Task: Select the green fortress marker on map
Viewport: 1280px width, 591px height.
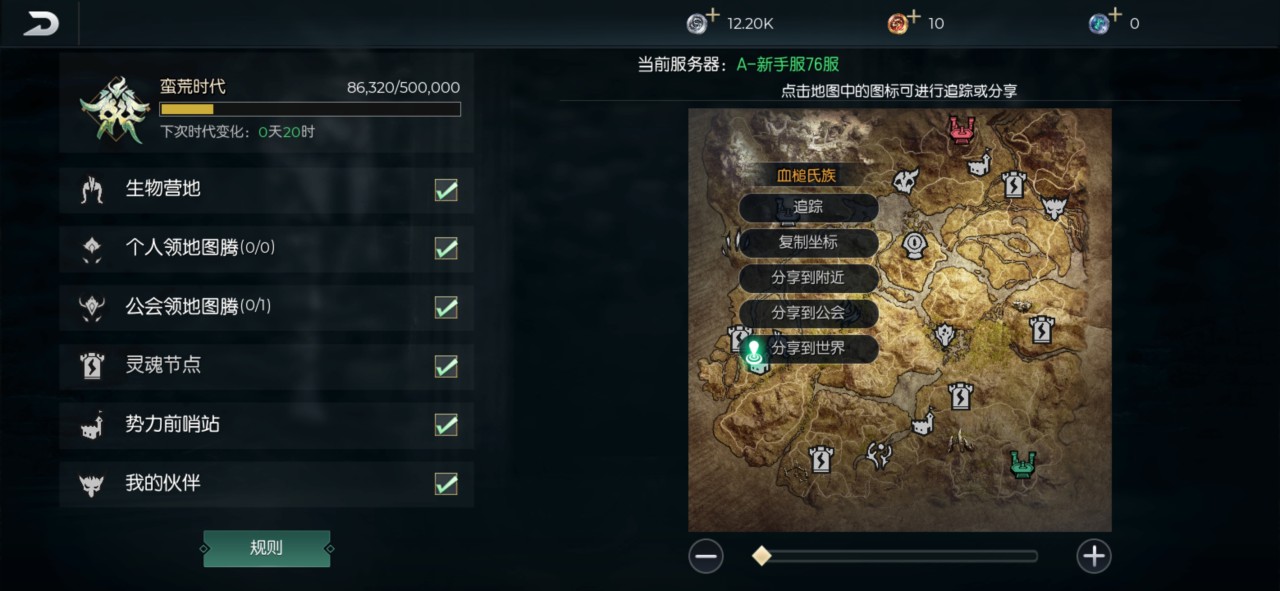Action: point(1021,464)
